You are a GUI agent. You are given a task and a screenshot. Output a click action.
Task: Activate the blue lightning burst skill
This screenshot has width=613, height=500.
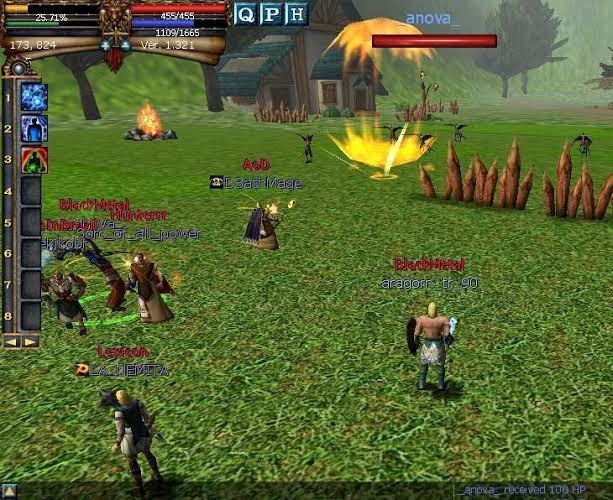click(34, 97)
